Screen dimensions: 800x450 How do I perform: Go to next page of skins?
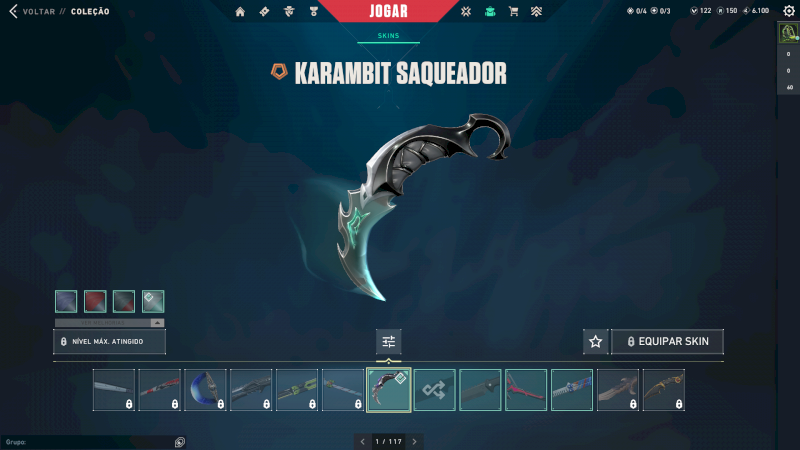pos(414,441)
